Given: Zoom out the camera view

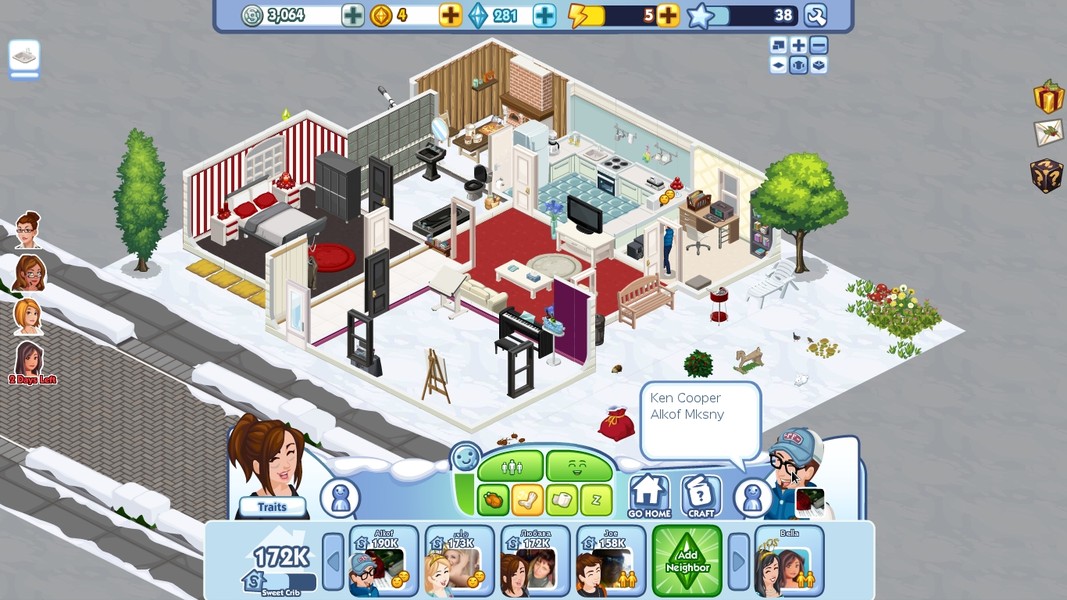Looking at the screenshot, I should click(x=818, y=45).
